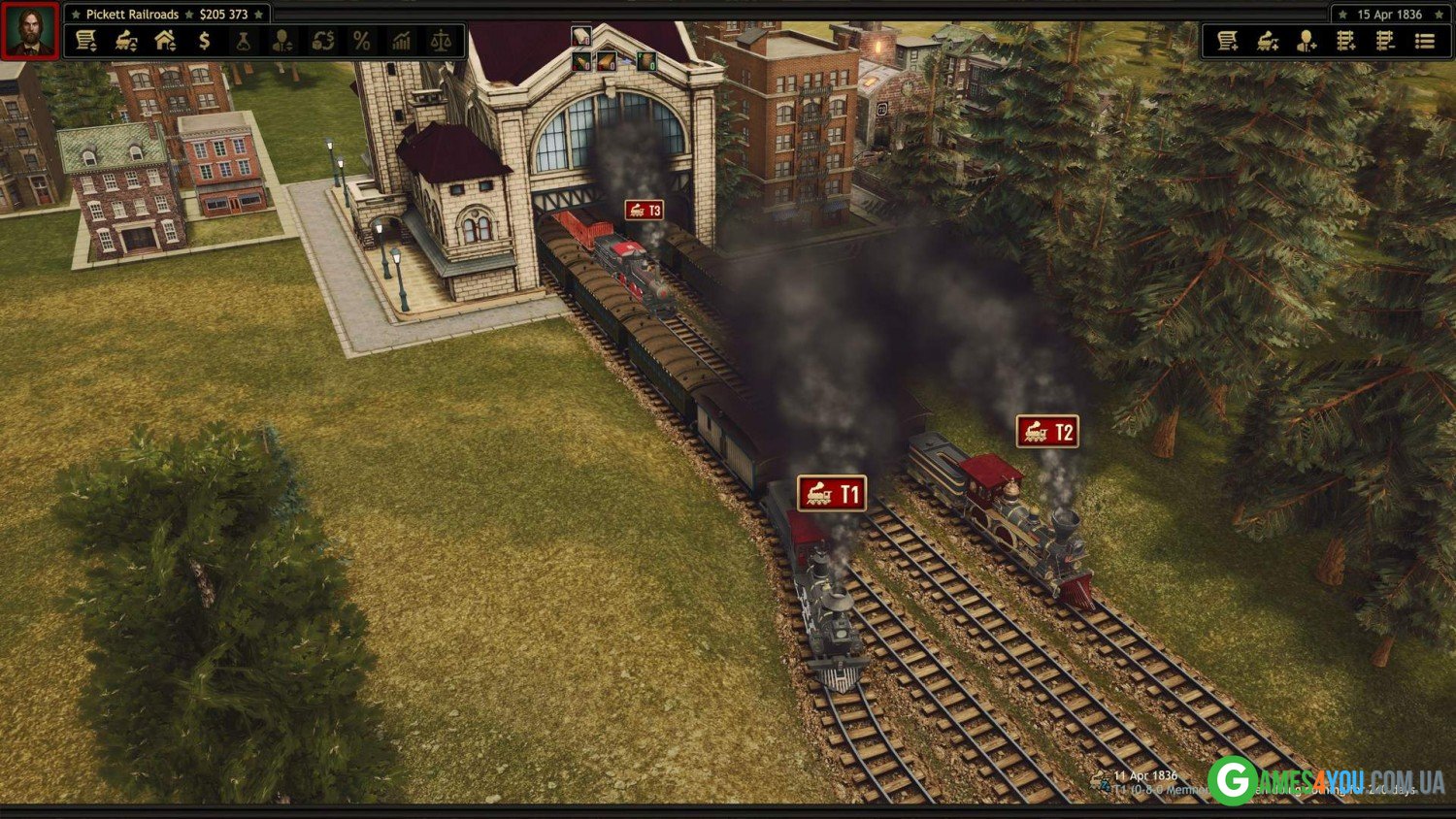This screenshot has width=1456, height=819.
Task: Show the personnel list icon
Action: tap(282, 41)
